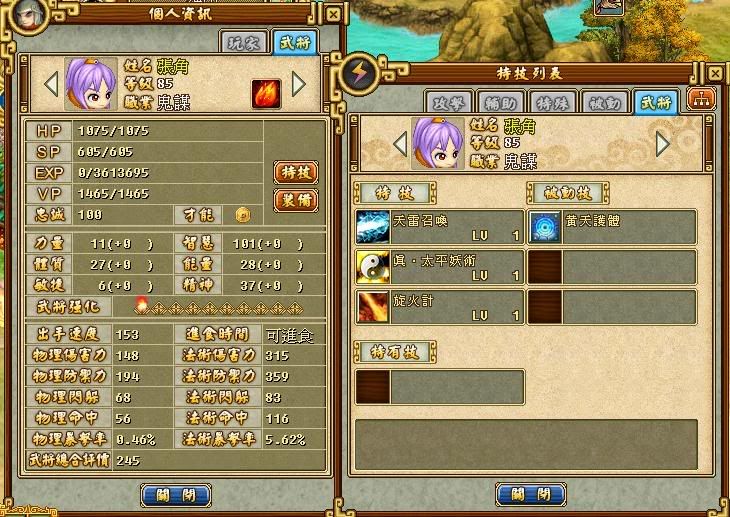Choose the 真·太平妖術 skill
This screenshot has height=517, width=730.
[x=440, y=267]
